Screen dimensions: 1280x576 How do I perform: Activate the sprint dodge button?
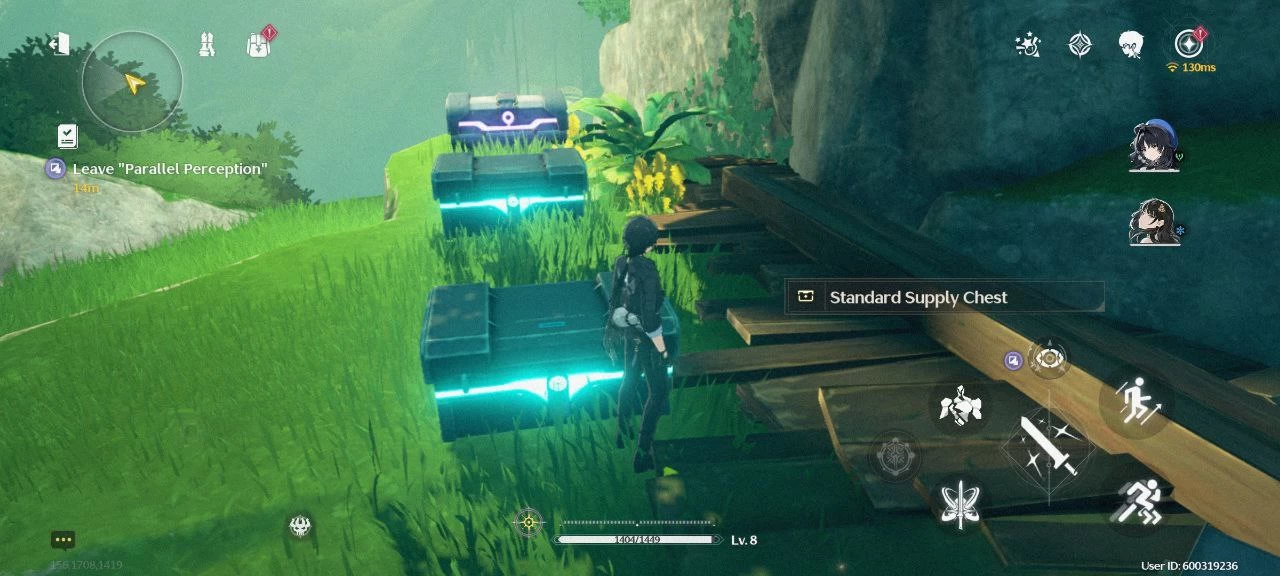tap(1139, 499)
